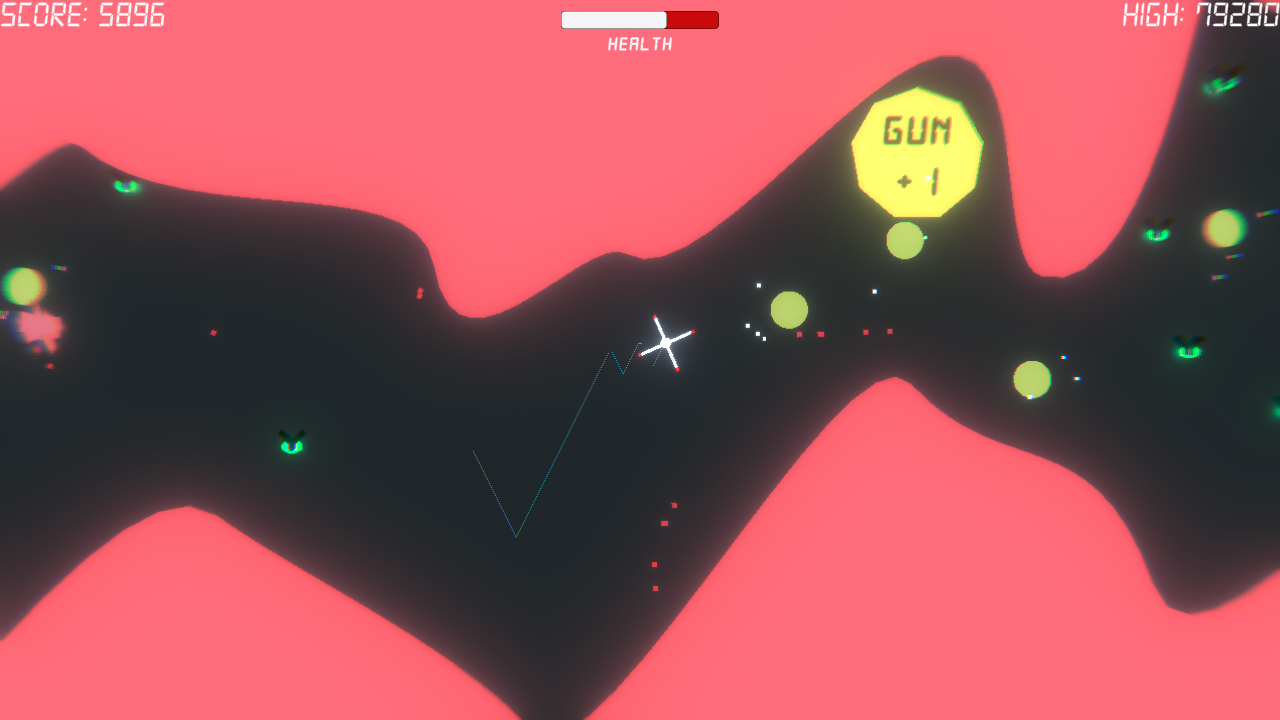The height and width of the screenshot is (720, 1280).
Task: Target the green enemy on the far right wall
Action: (1187, 350)
